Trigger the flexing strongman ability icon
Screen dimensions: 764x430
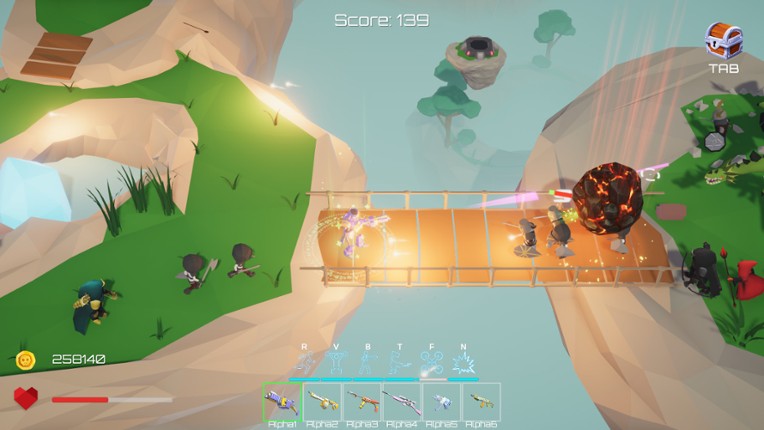click(x=336, y=363)
